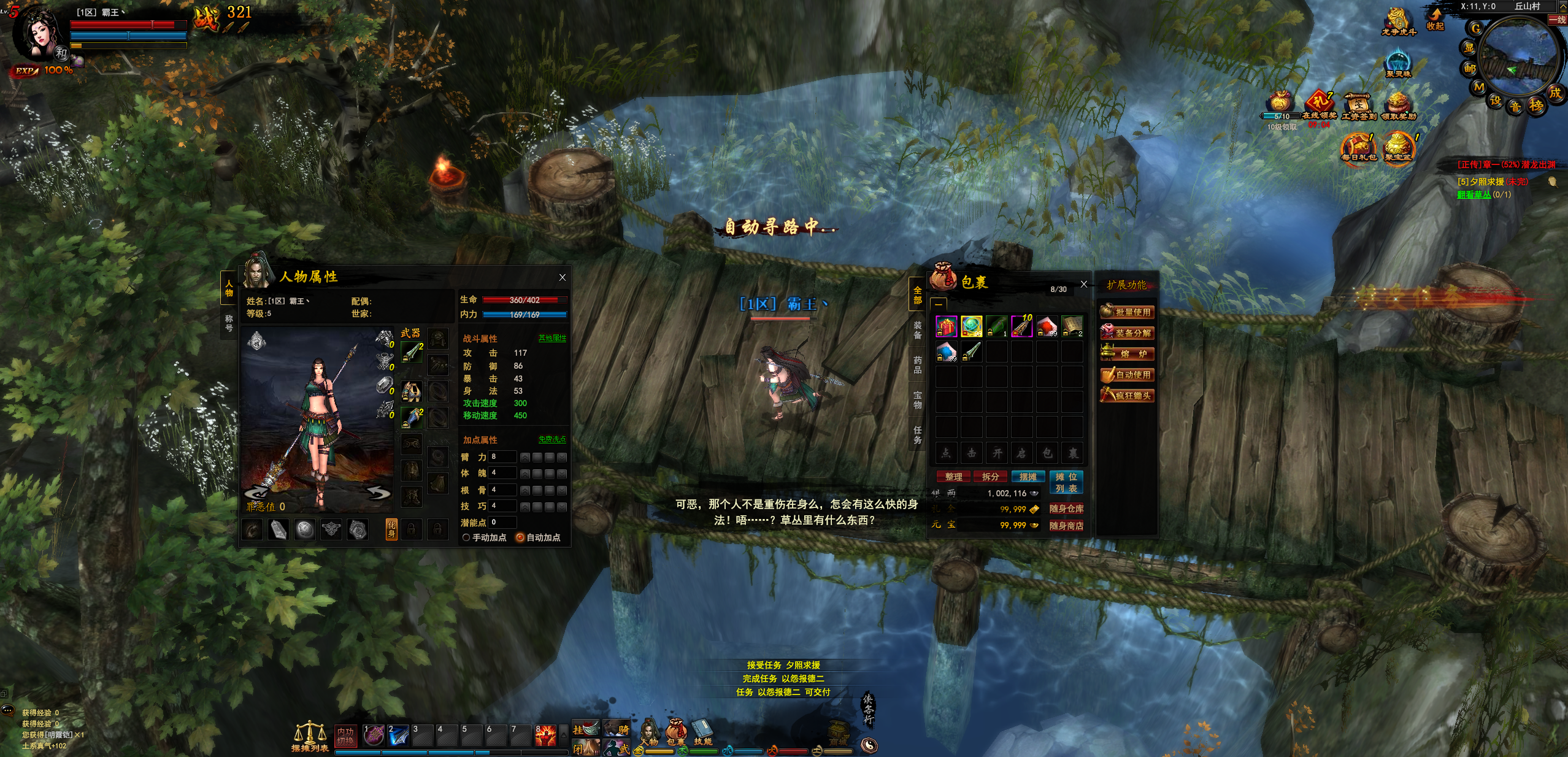Switch to the 药品 bag tab
This screenshot has height=757, width=1568.
pos(917,364)
